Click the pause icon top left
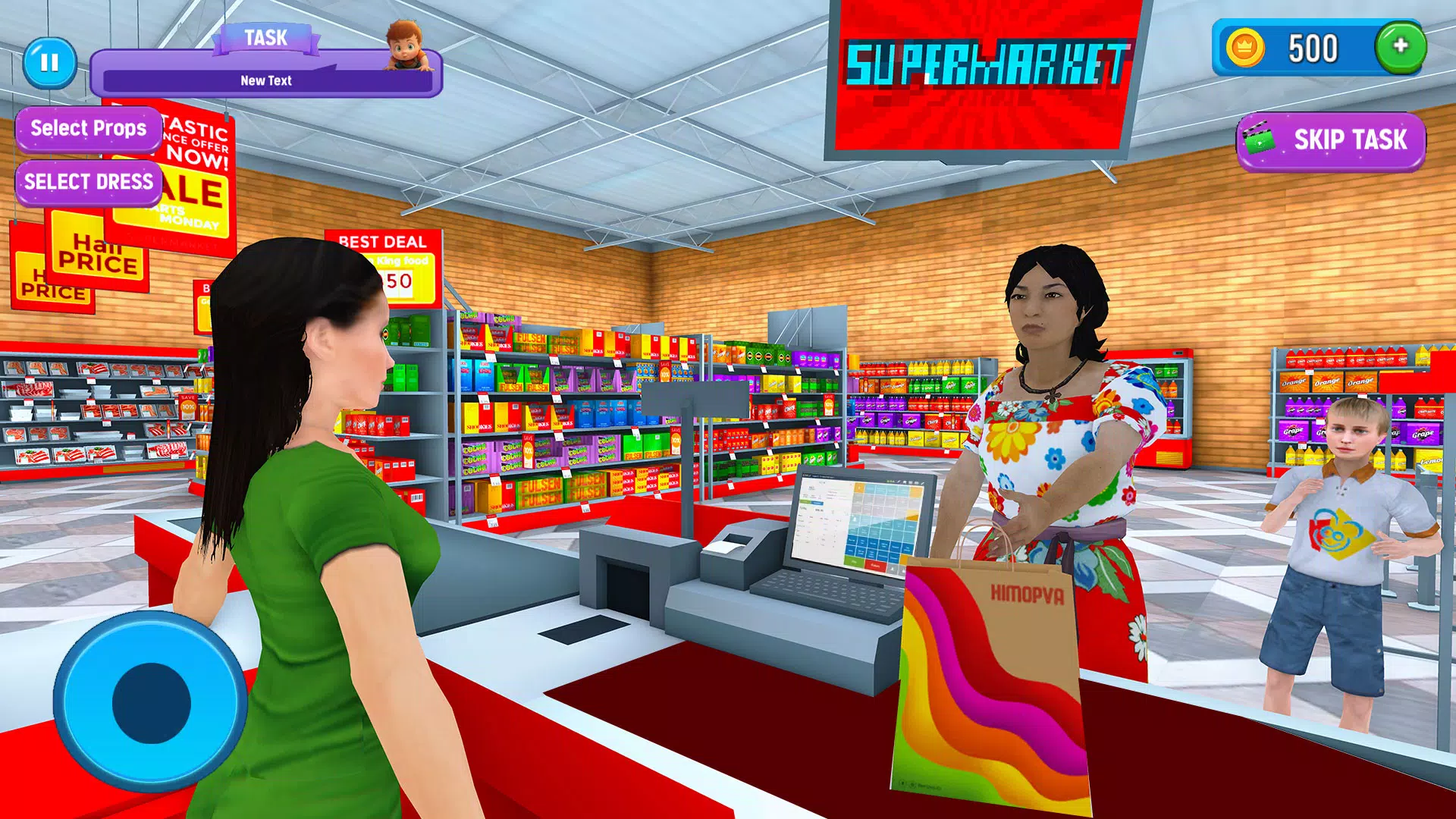This screenshot has width=1456, height=819. (x=48, y=63)
